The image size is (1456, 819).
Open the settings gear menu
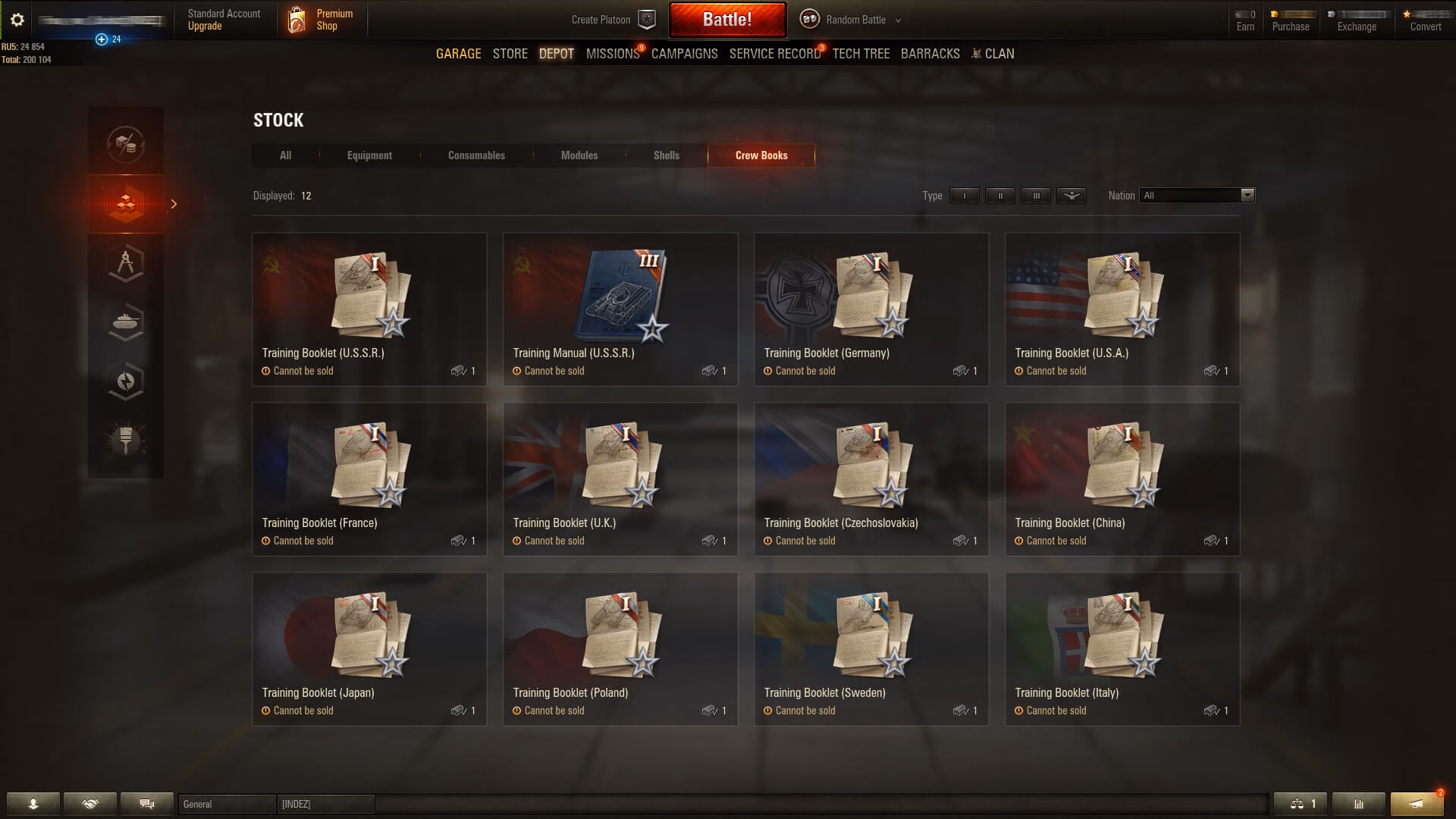tap(17, 20)
